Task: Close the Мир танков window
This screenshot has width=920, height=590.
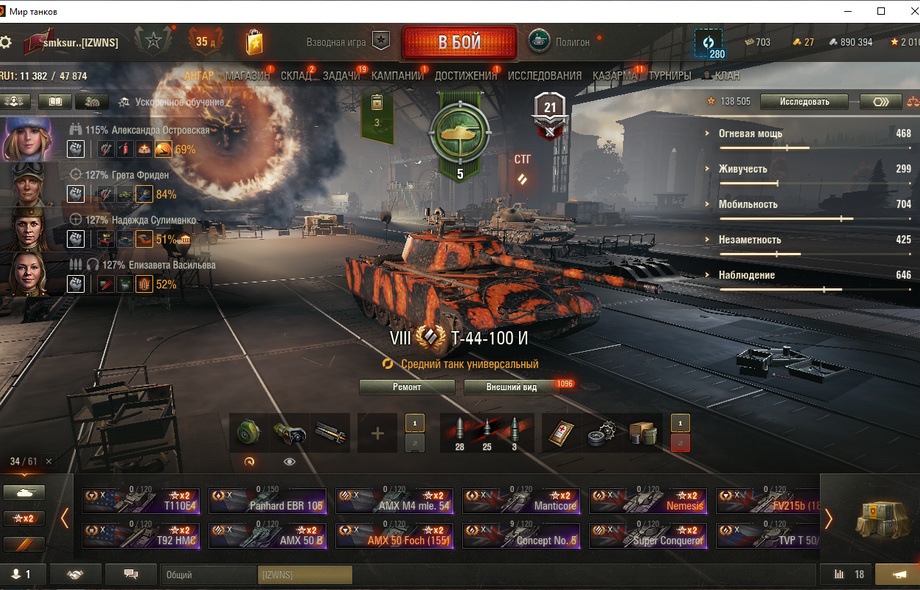Action: 905,11
